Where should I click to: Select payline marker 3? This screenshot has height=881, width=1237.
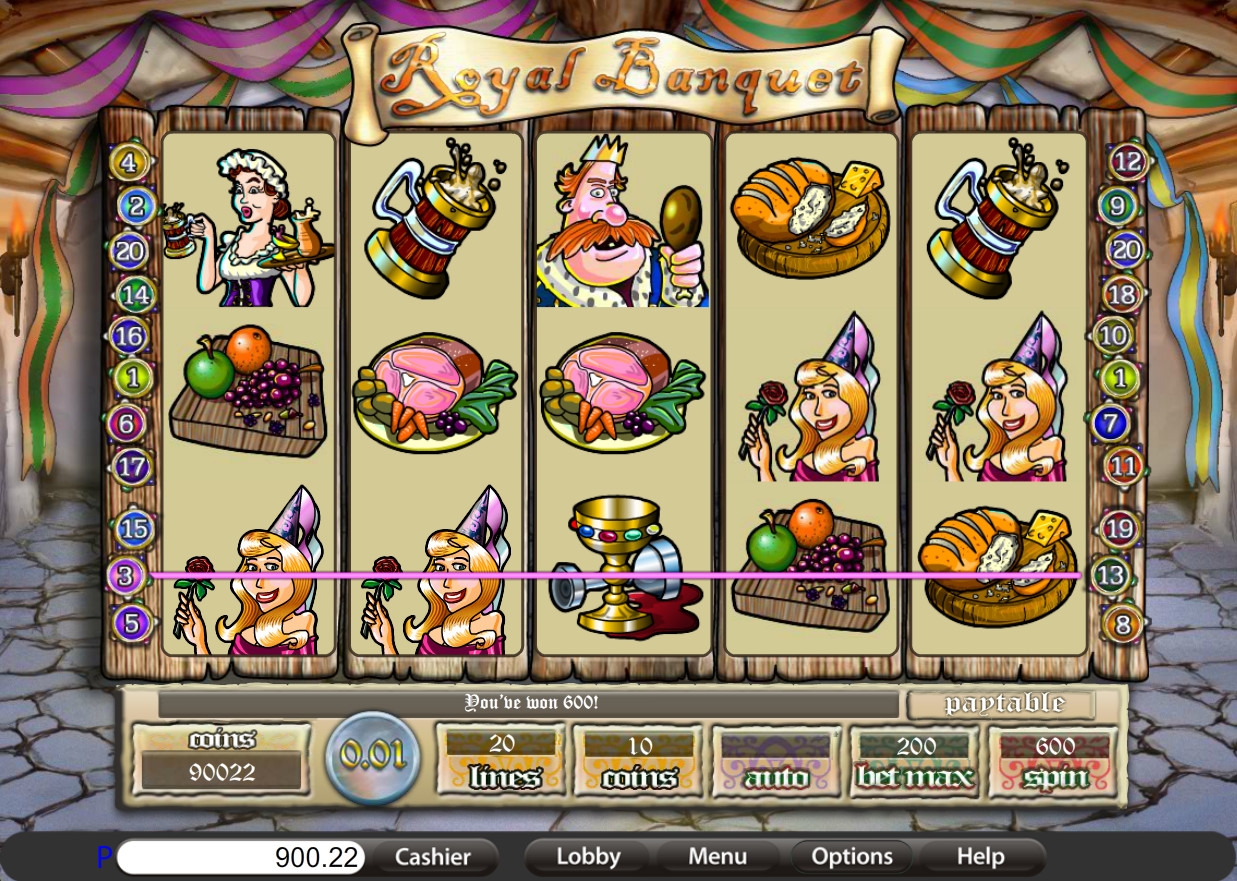coord(126,576)
